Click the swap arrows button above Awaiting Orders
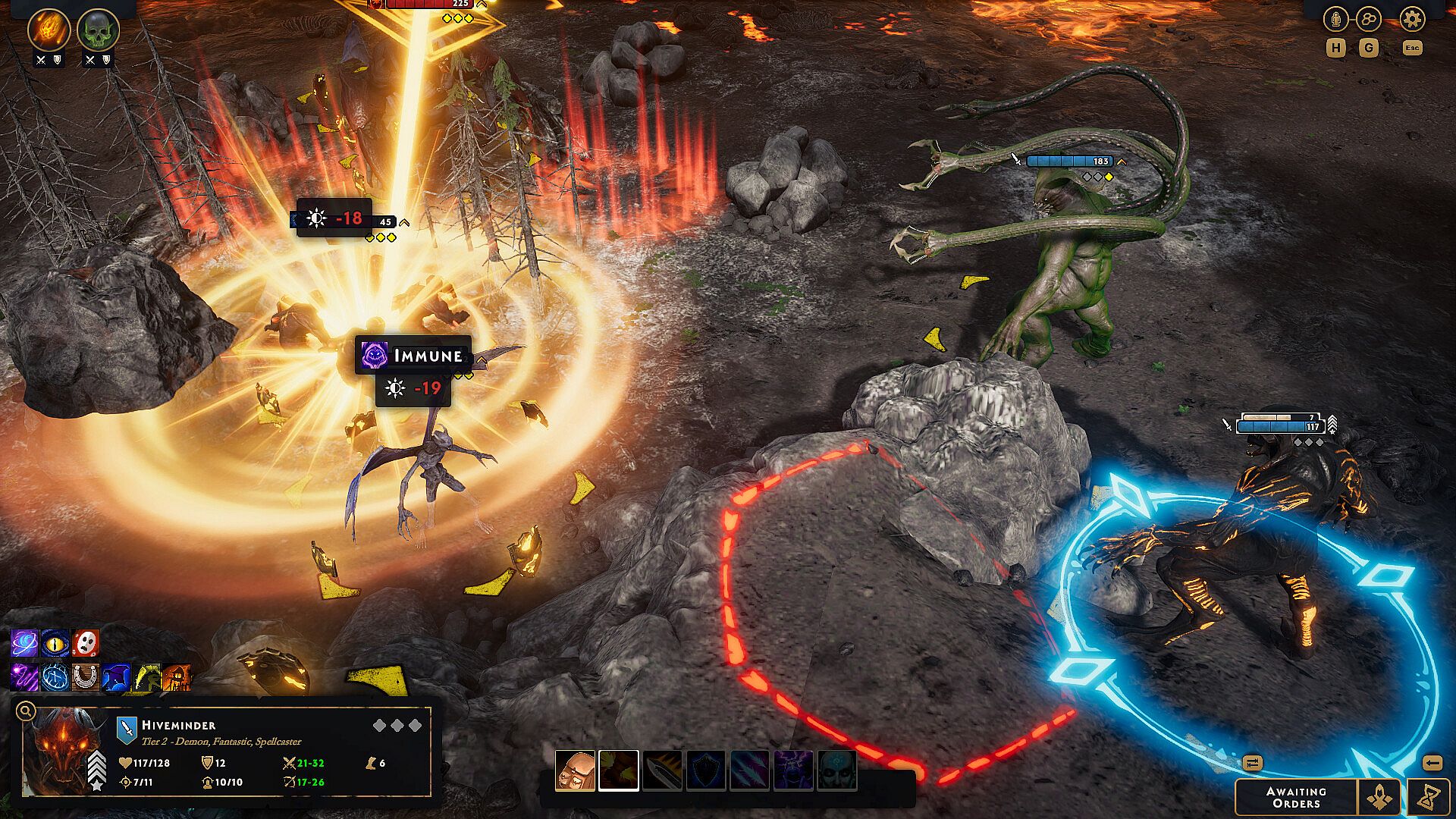Image resolution: width=1456 pixels, height=819 pixels. 1252,763
